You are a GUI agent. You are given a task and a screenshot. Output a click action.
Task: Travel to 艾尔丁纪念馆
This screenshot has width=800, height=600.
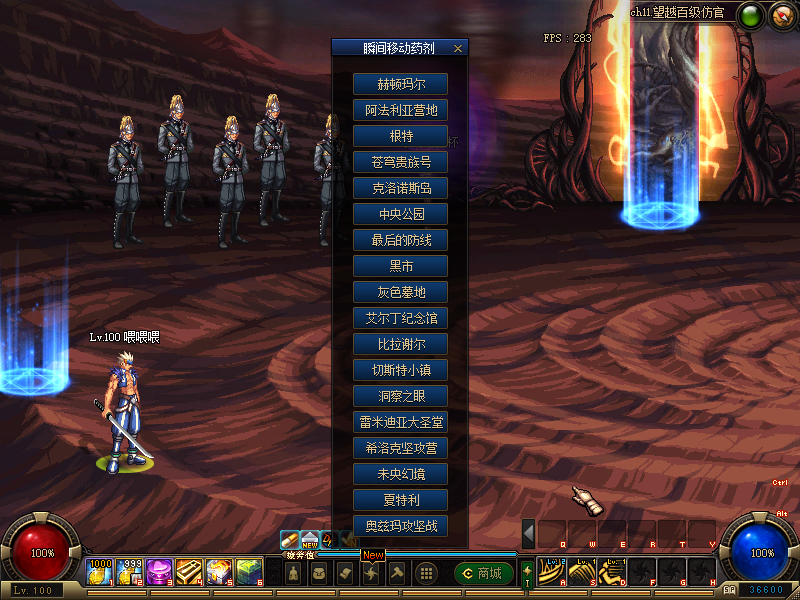tap(400, 318)
